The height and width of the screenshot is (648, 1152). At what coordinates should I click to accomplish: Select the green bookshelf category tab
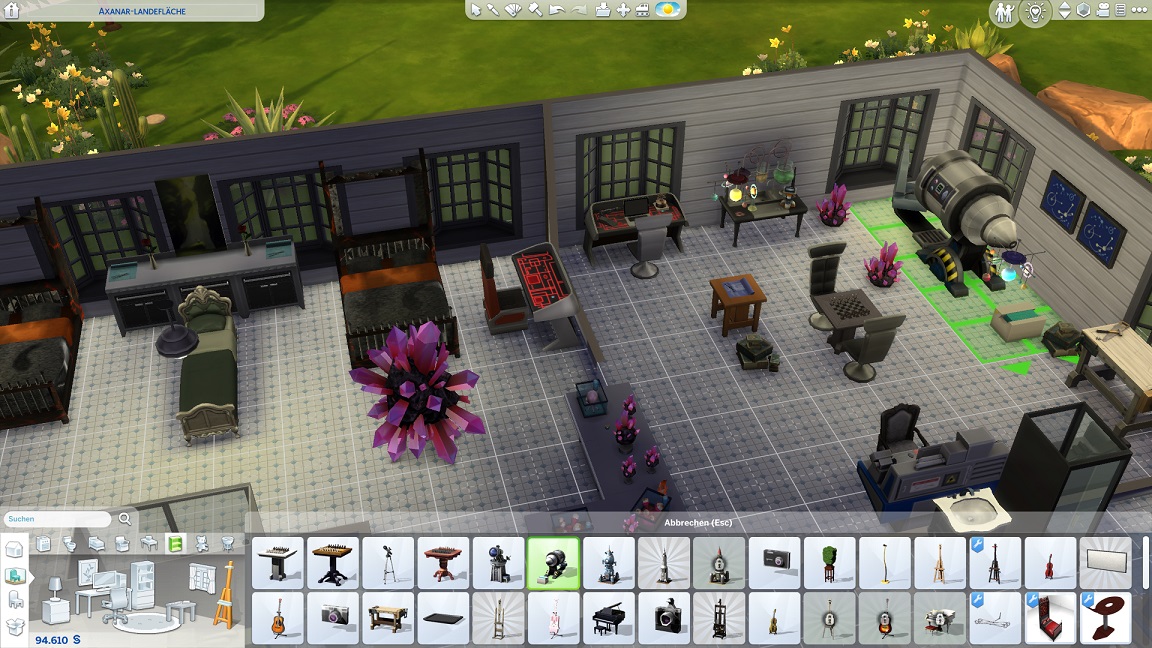click(176, 543)
